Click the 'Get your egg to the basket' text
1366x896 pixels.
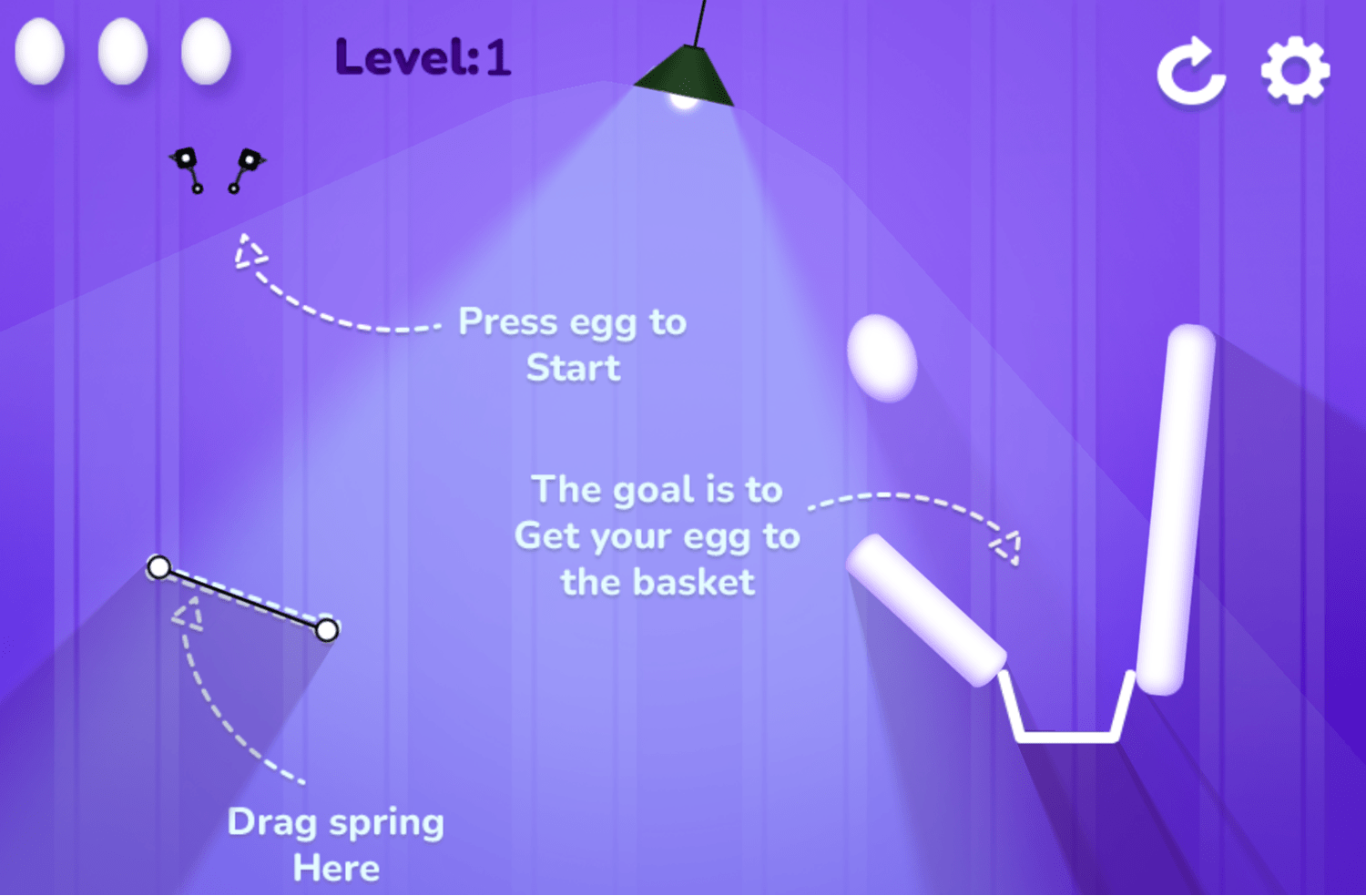[x=658, y=537]
